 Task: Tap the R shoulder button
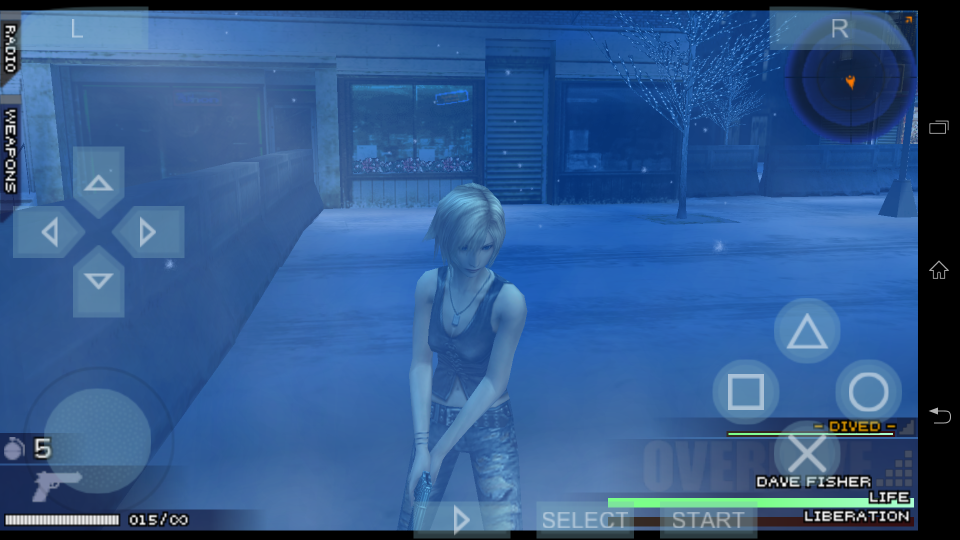point(839,29)
